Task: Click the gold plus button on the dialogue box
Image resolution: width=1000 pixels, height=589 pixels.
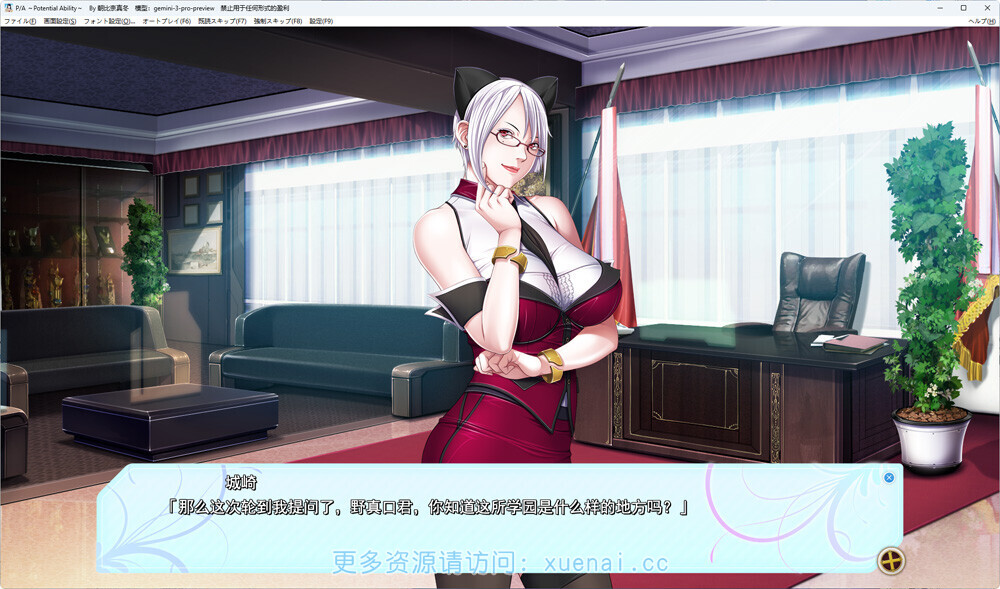Action: click(x=889, y=560)
